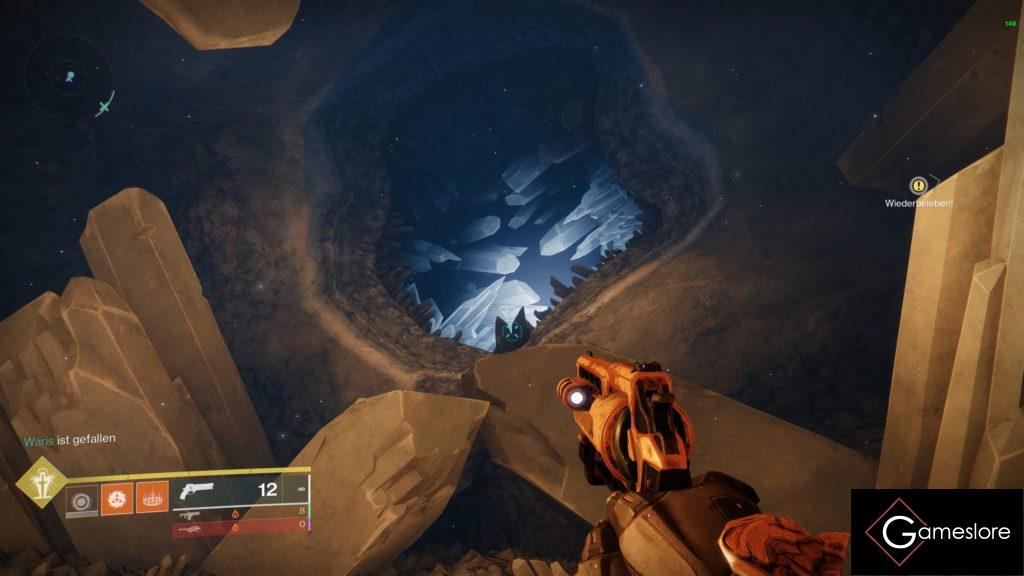Activate the charged super ability diamond
The image size is (1024, 576).
[42, 484]
